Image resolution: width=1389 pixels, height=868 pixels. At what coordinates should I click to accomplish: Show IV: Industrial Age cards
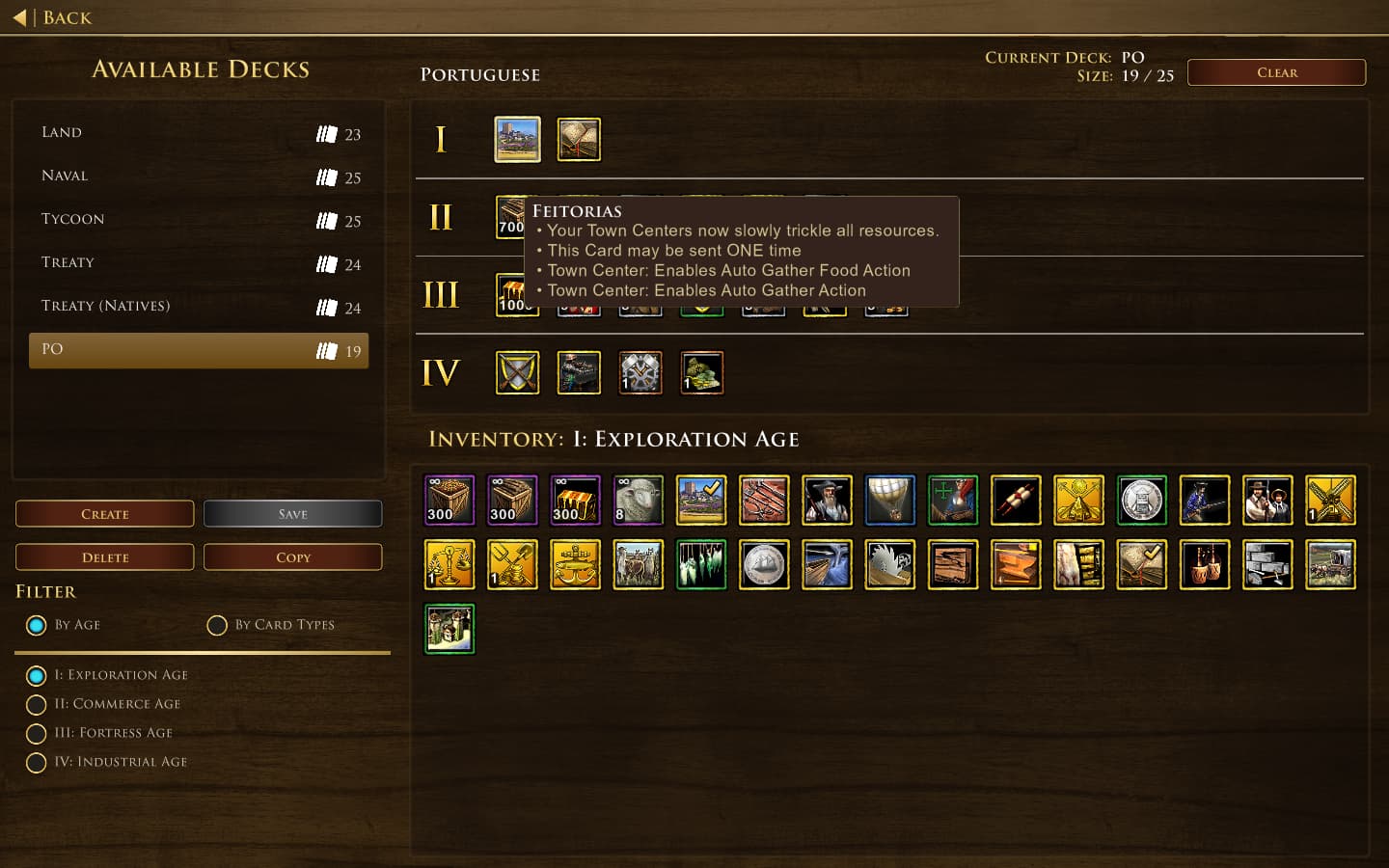(37, 762)
